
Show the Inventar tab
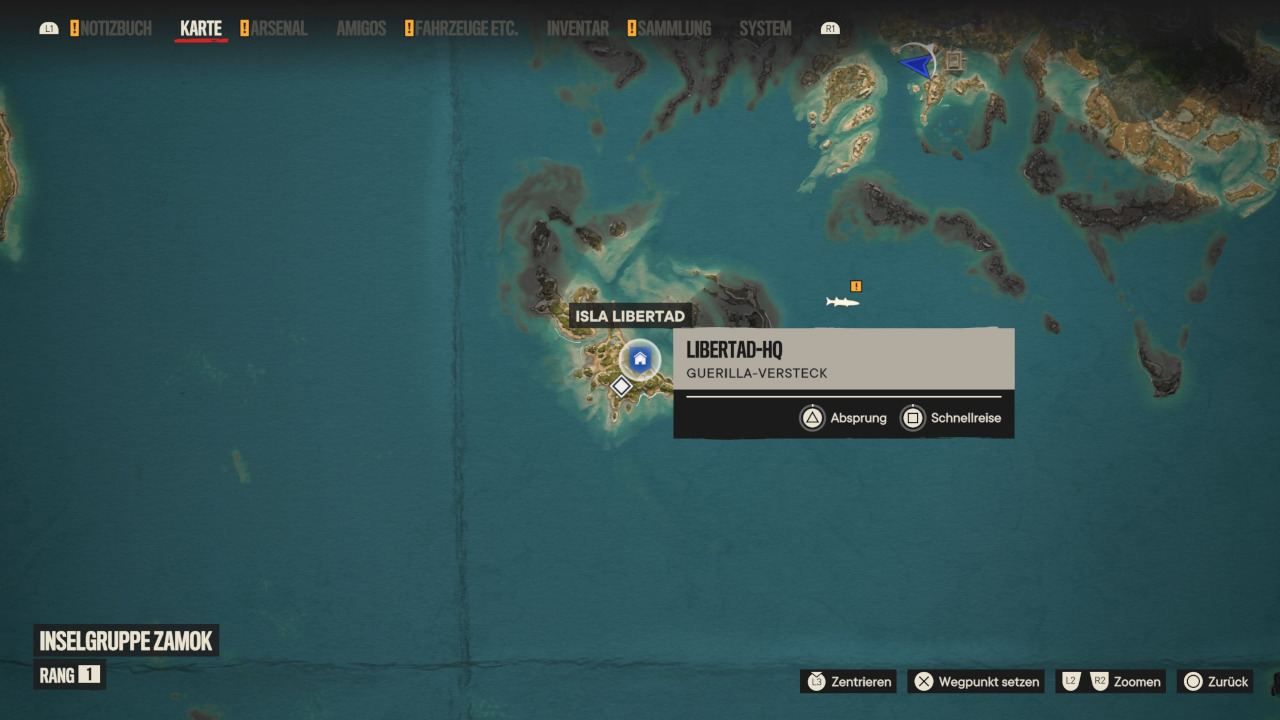577,29
